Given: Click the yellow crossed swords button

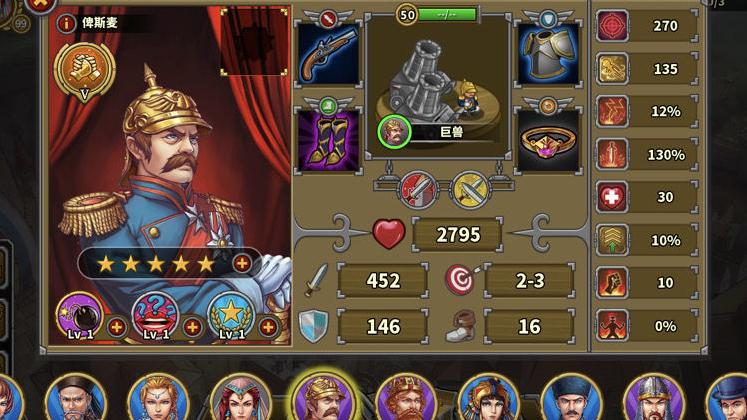Looking at the screenshot, I should pyautogui.click(x=468, y=187).
